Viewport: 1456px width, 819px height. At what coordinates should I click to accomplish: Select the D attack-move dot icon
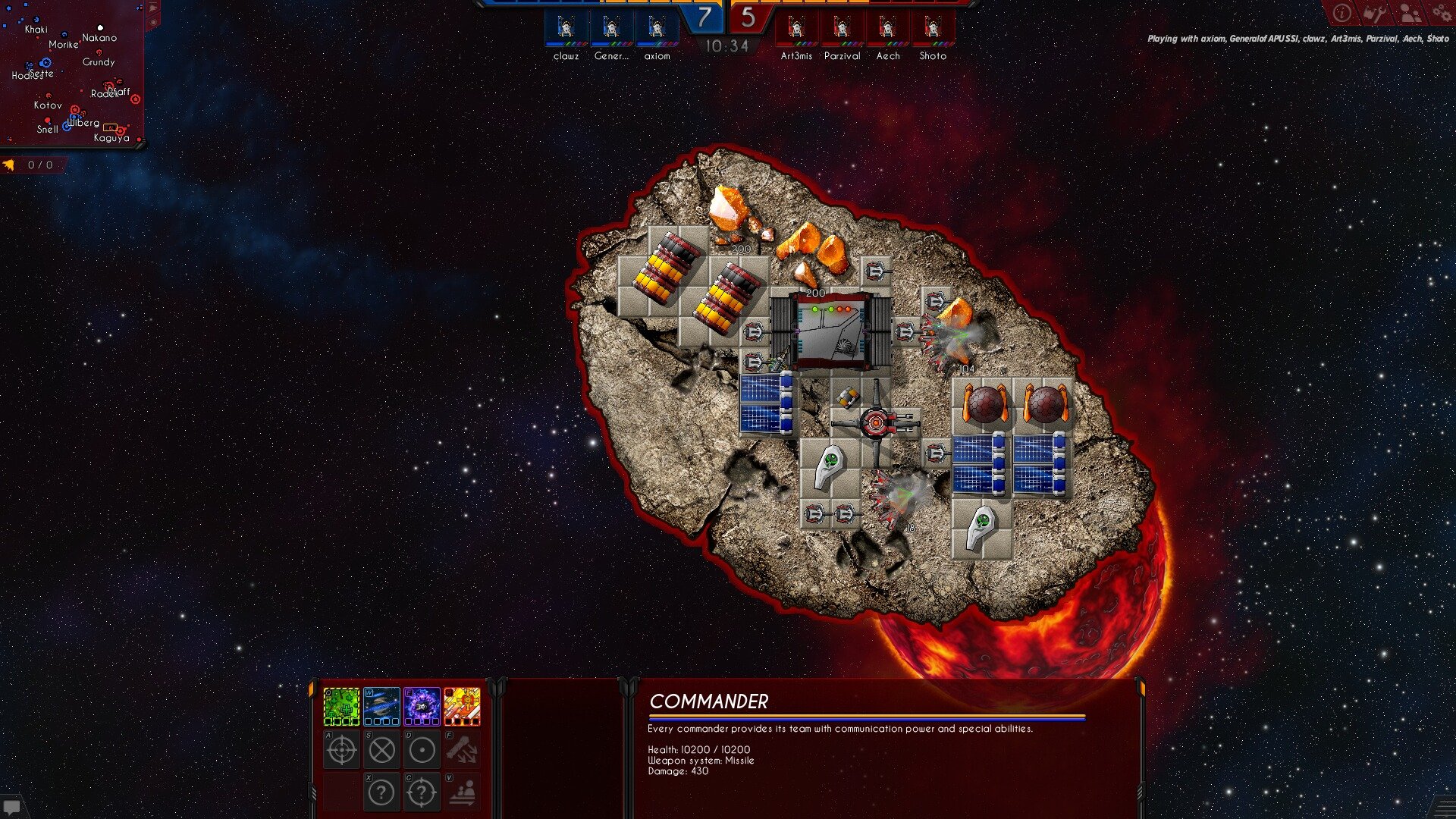422,750
